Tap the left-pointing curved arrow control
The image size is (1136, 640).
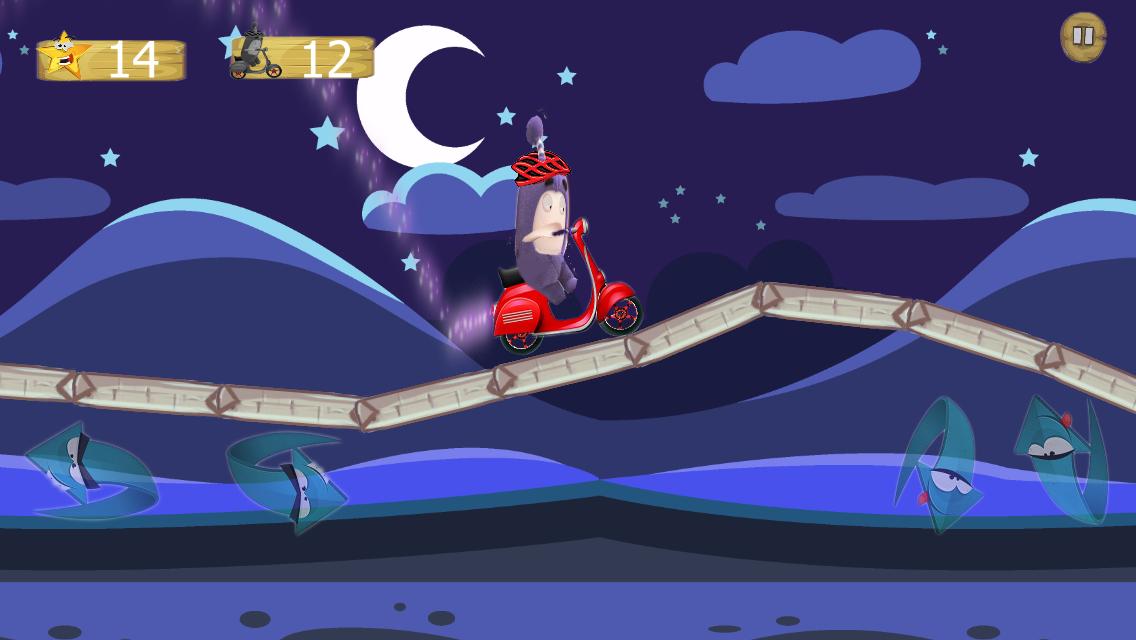coord(90,473)
